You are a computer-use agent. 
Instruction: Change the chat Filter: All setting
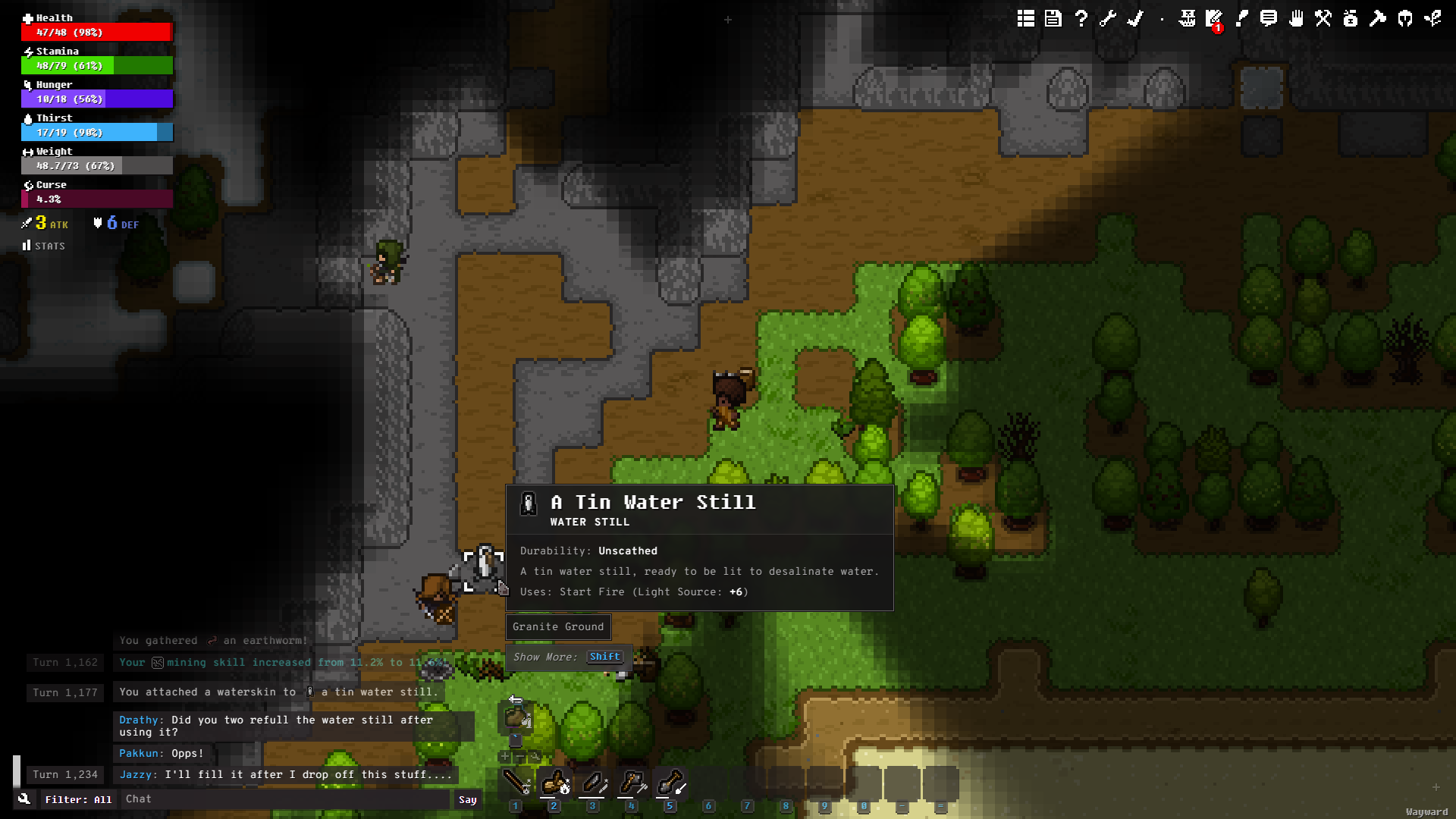point(77,799)
